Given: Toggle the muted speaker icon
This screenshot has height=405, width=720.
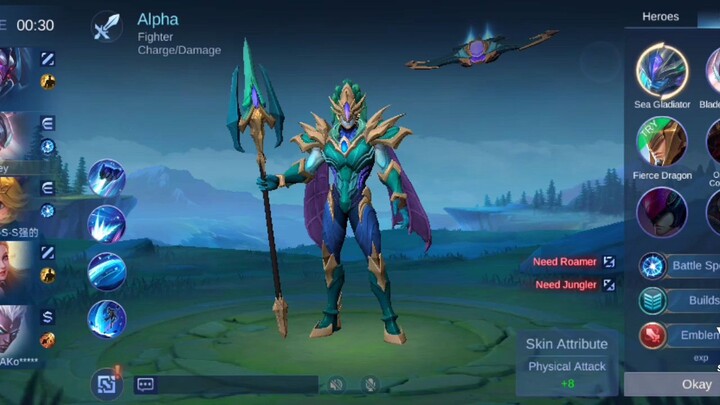Looking at the screenshot, I should click(337, 384).
